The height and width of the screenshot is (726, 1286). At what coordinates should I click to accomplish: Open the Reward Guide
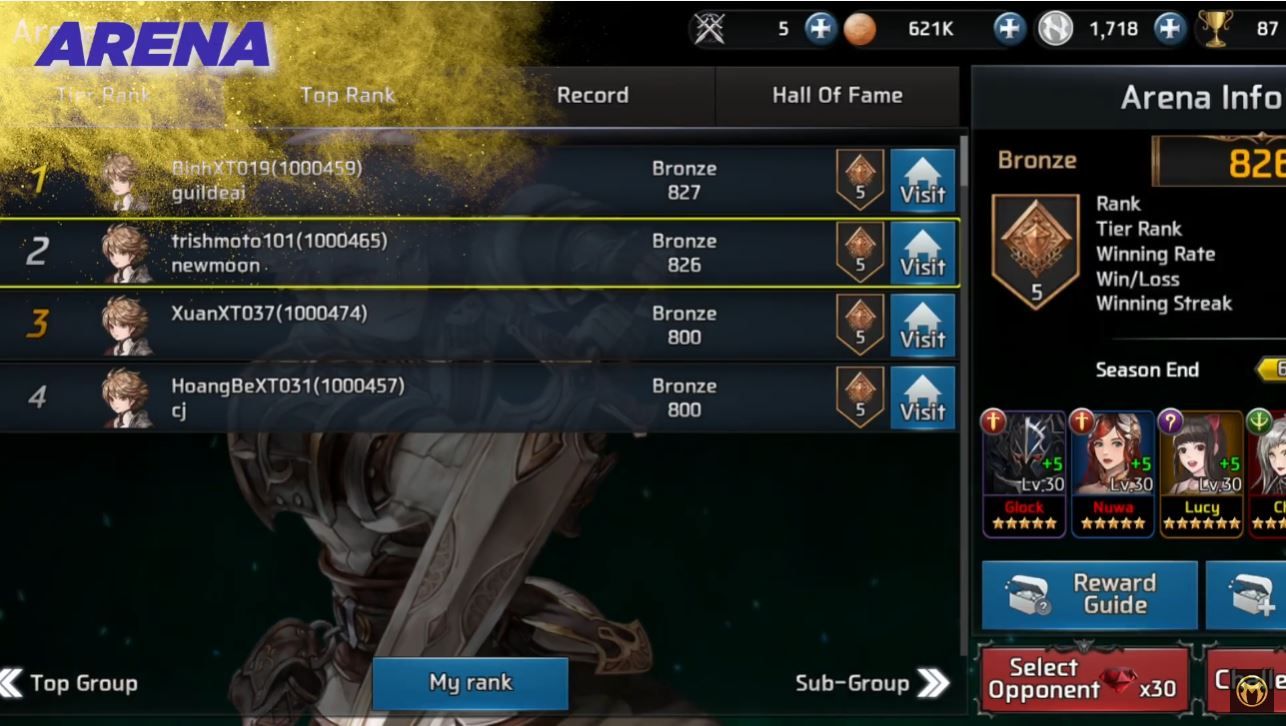1089,594
